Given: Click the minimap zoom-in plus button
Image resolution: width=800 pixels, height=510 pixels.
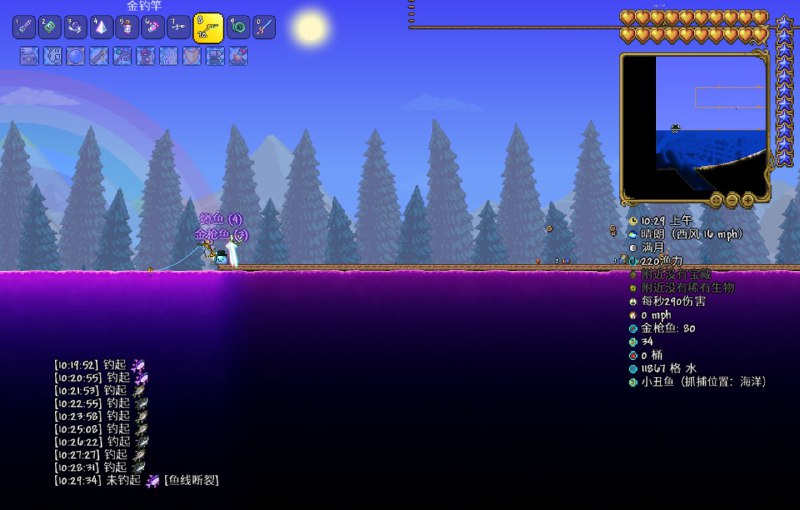Looking at the screenshot, I should tap(748, 200).
